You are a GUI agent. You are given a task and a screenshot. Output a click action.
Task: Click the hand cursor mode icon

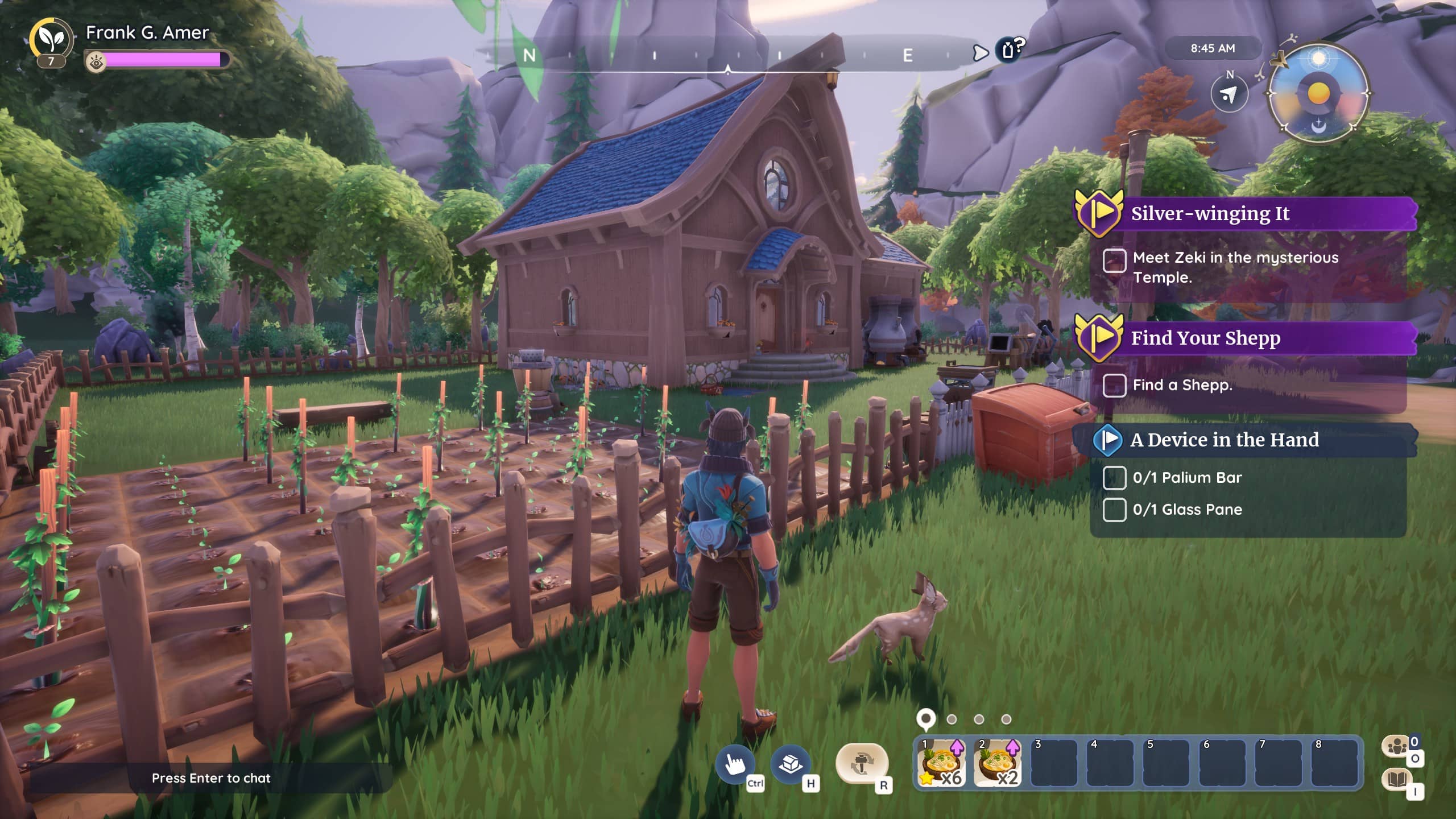pos(735,764)
